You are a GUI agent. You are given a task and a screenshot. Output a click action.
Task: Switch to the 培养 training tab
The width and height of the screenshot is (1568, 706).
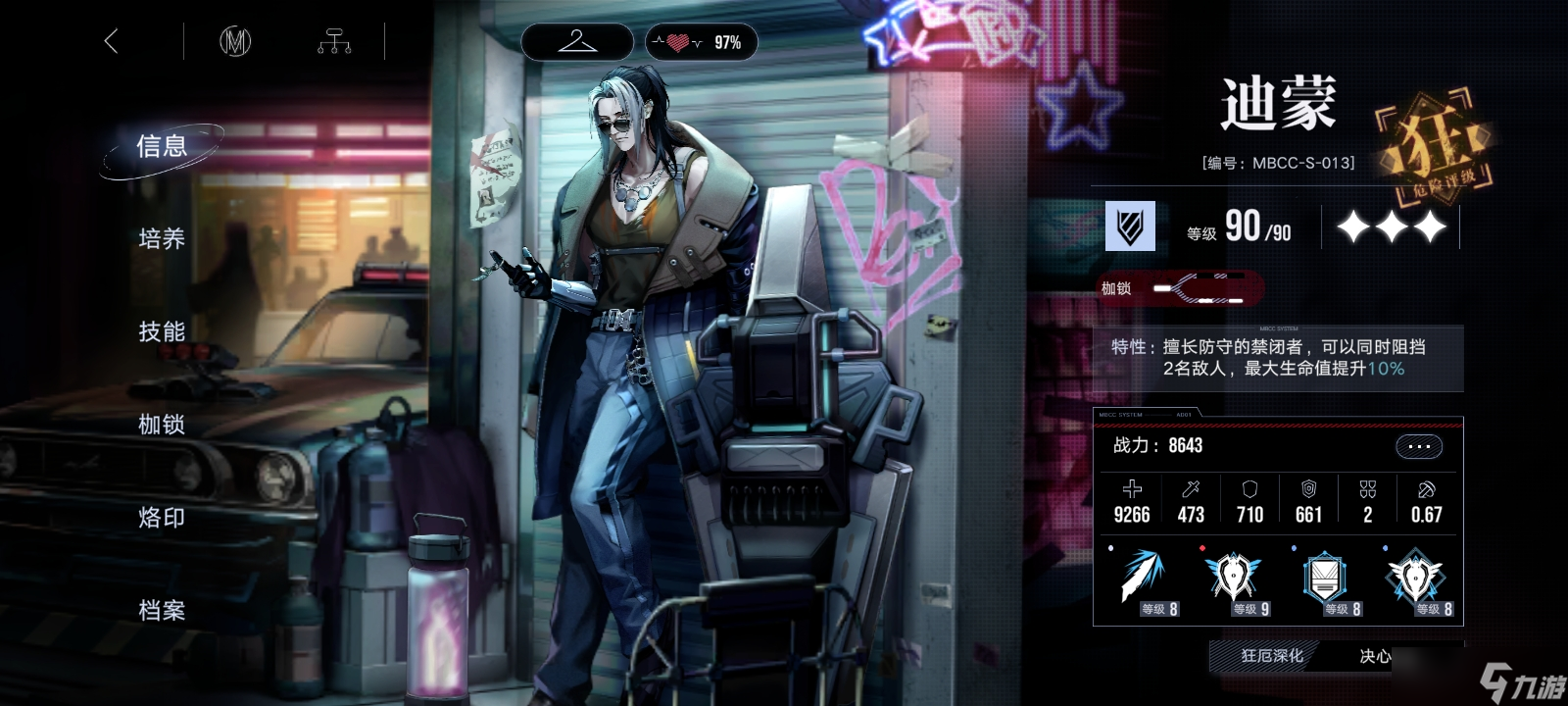pyautogui.click(x=162, y=239)
